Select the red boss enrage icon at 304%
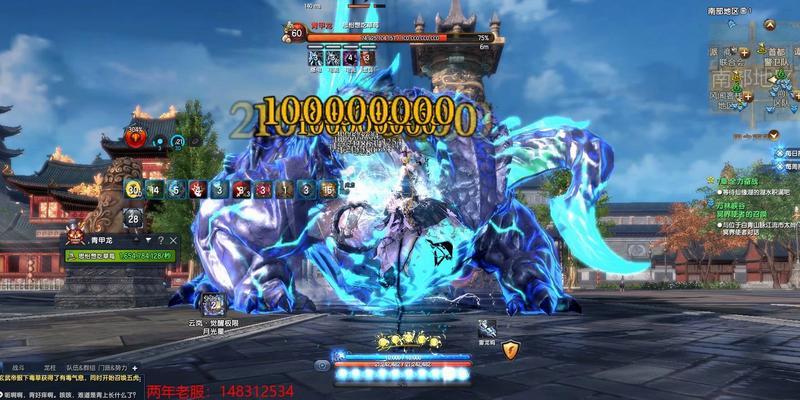Screen dimensions: 800x400 [135, 137]
